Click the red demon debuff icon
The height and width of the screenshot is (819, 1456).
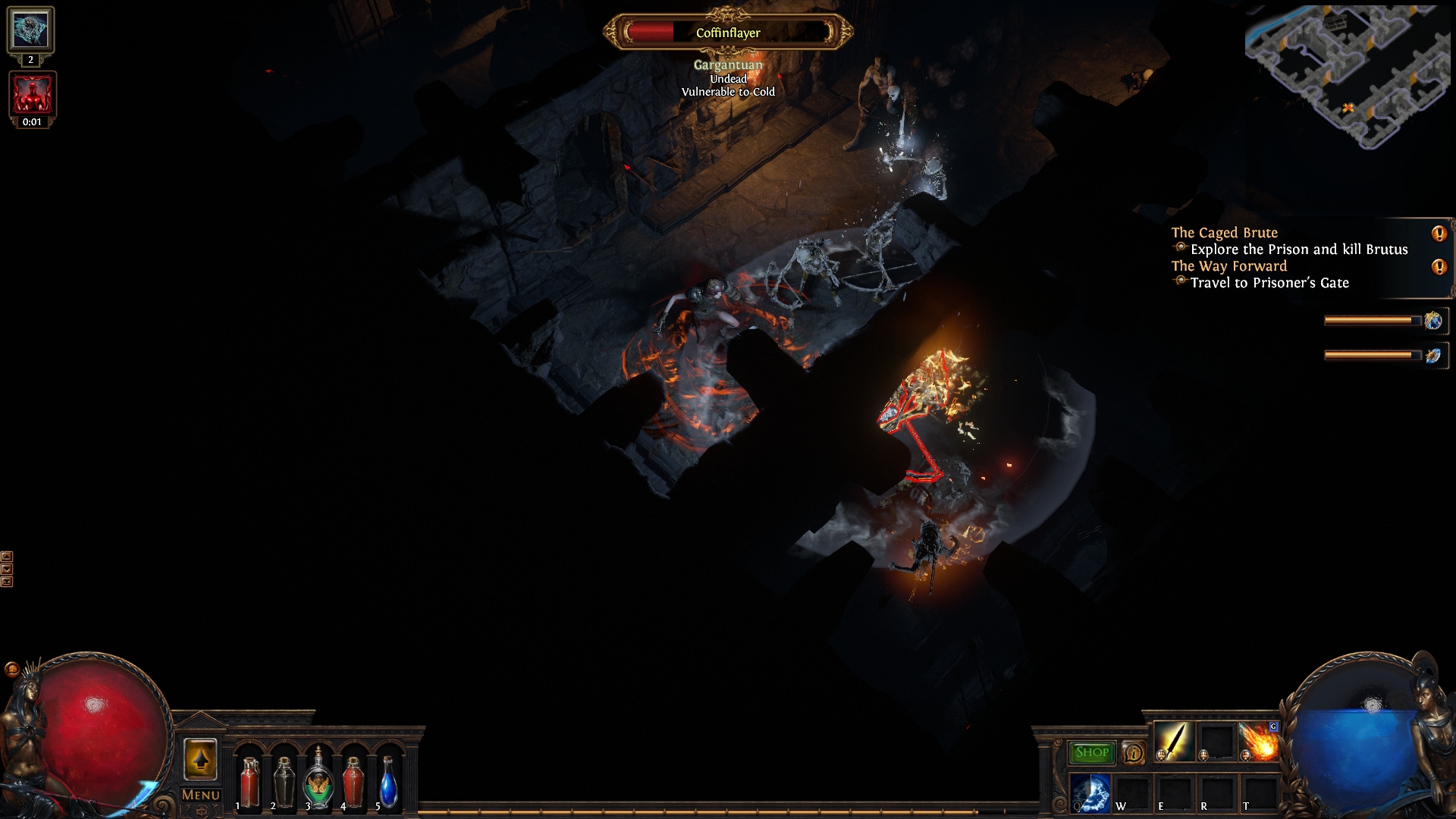point(32,94)
